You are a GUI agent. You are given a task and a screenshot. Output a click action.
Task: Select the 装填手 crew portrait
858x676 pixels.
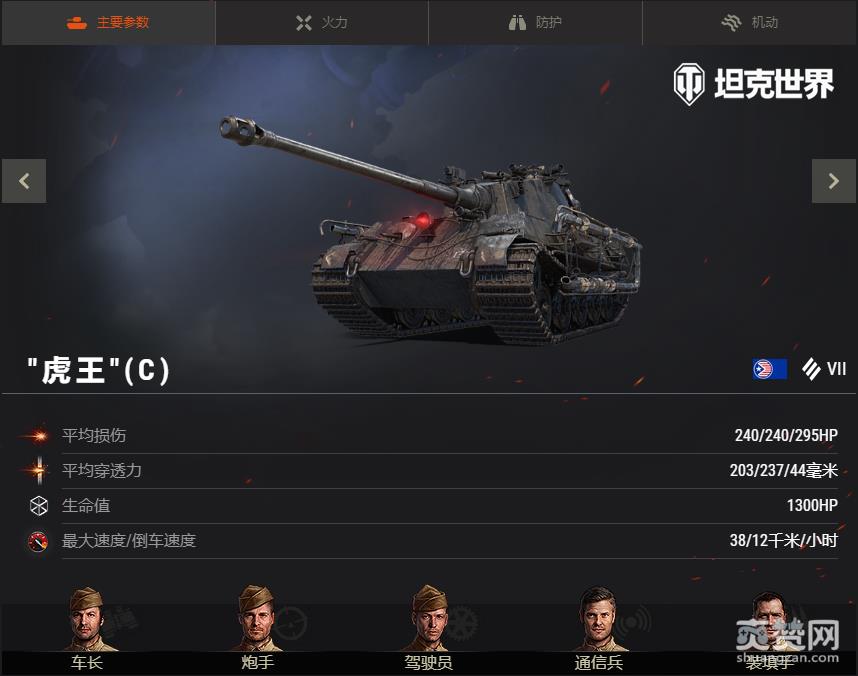coord(769,620)
